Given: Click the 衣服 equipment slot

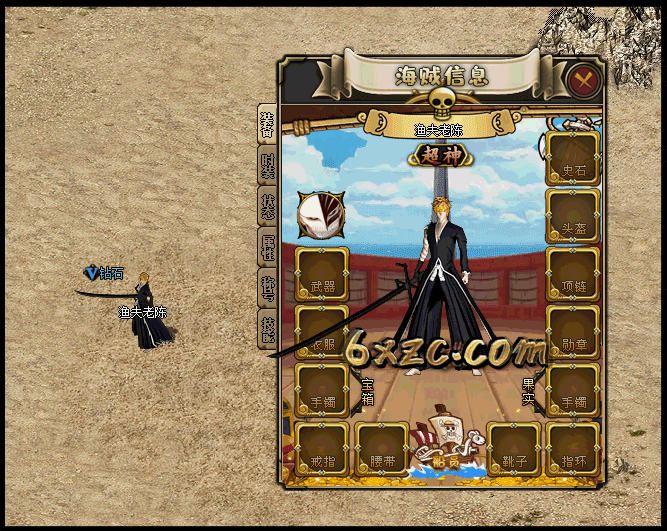Looking at the screenshot, I should (322, 332).
